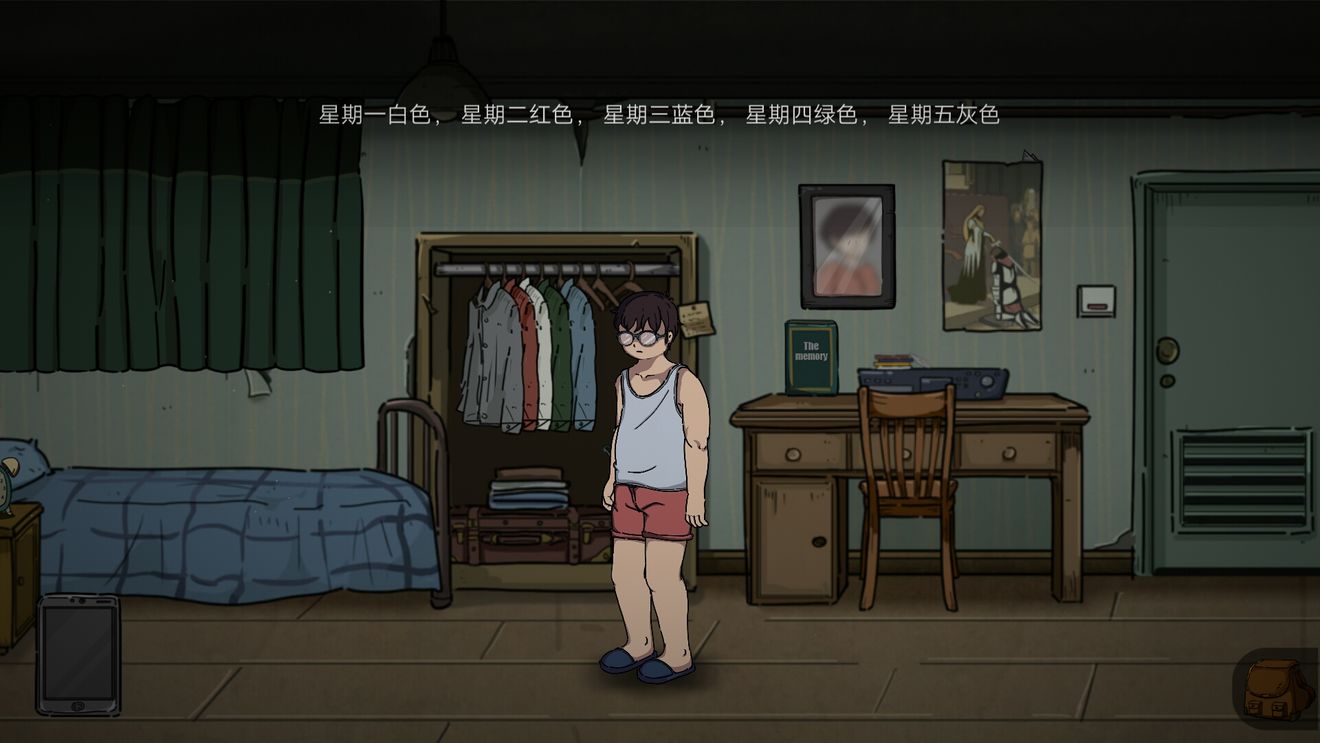1320x743 pixels.
Task: Open the smartphone in the corner
Action: point(78,655)
